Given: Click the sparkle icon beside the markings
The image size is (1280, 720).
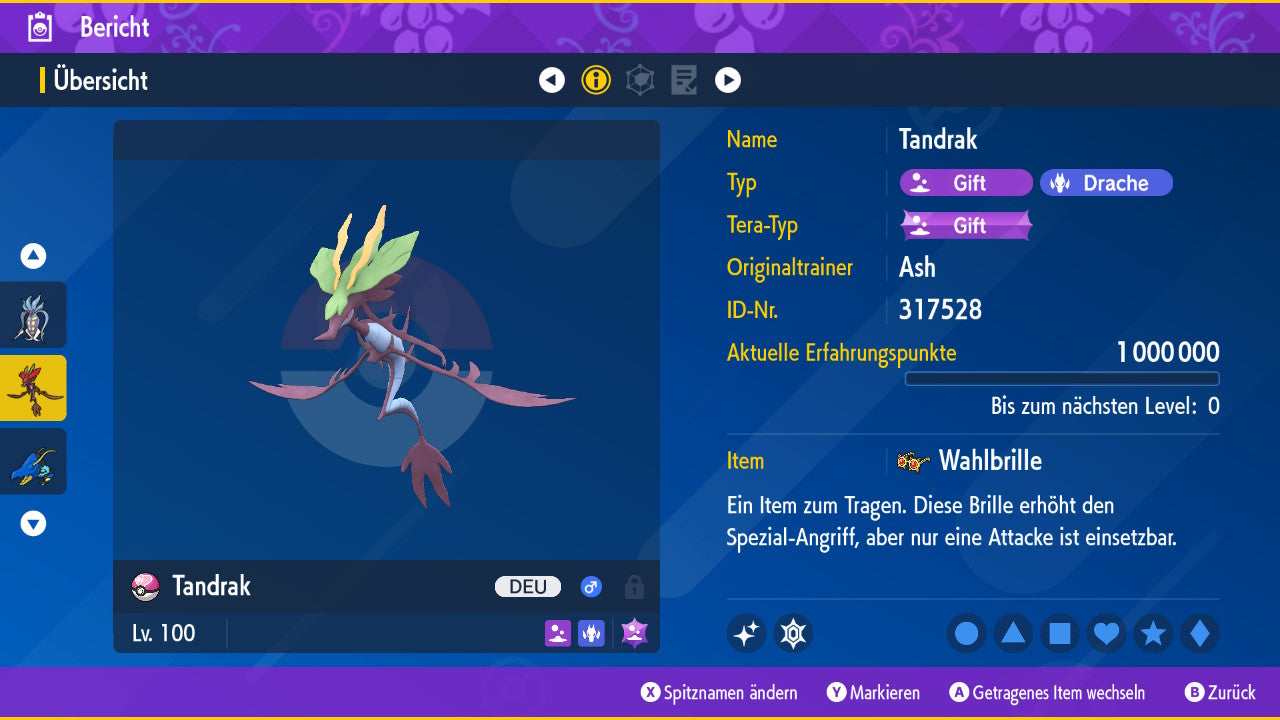Looking at the screenshot, I should [746, 634].
